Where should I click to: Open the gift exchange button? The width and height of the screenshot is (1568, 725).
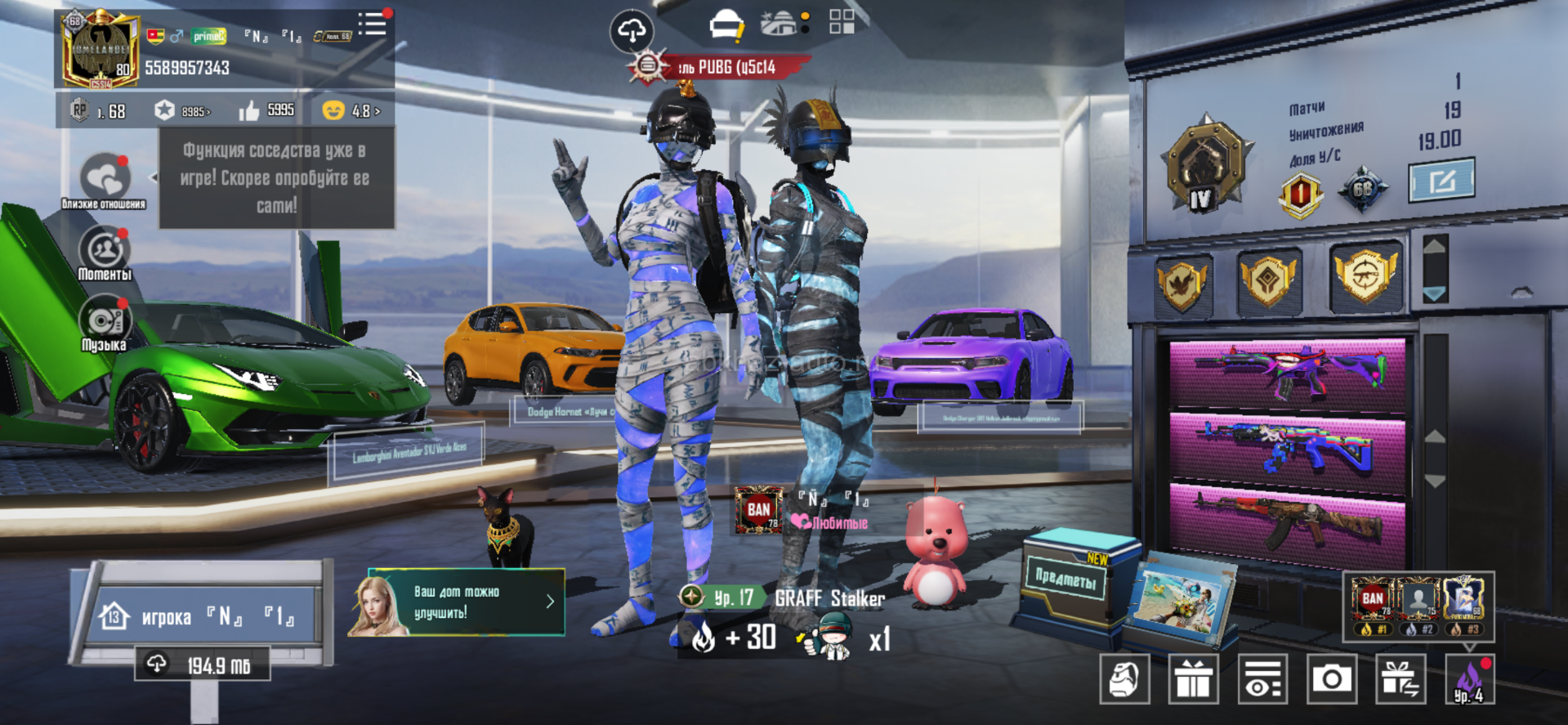point(1400,679)
